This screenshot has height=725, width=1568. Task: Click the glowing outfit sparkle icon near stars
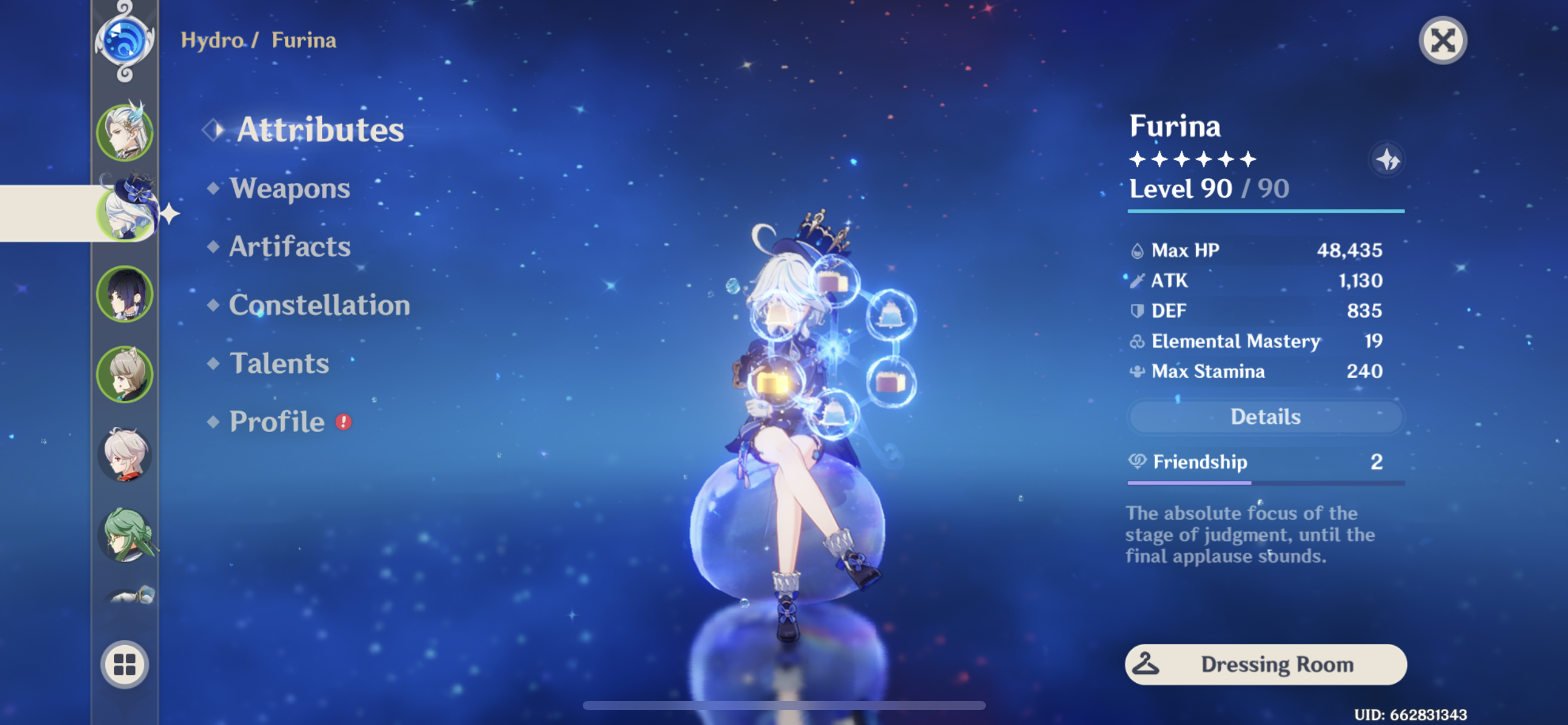coord(1389,160)
